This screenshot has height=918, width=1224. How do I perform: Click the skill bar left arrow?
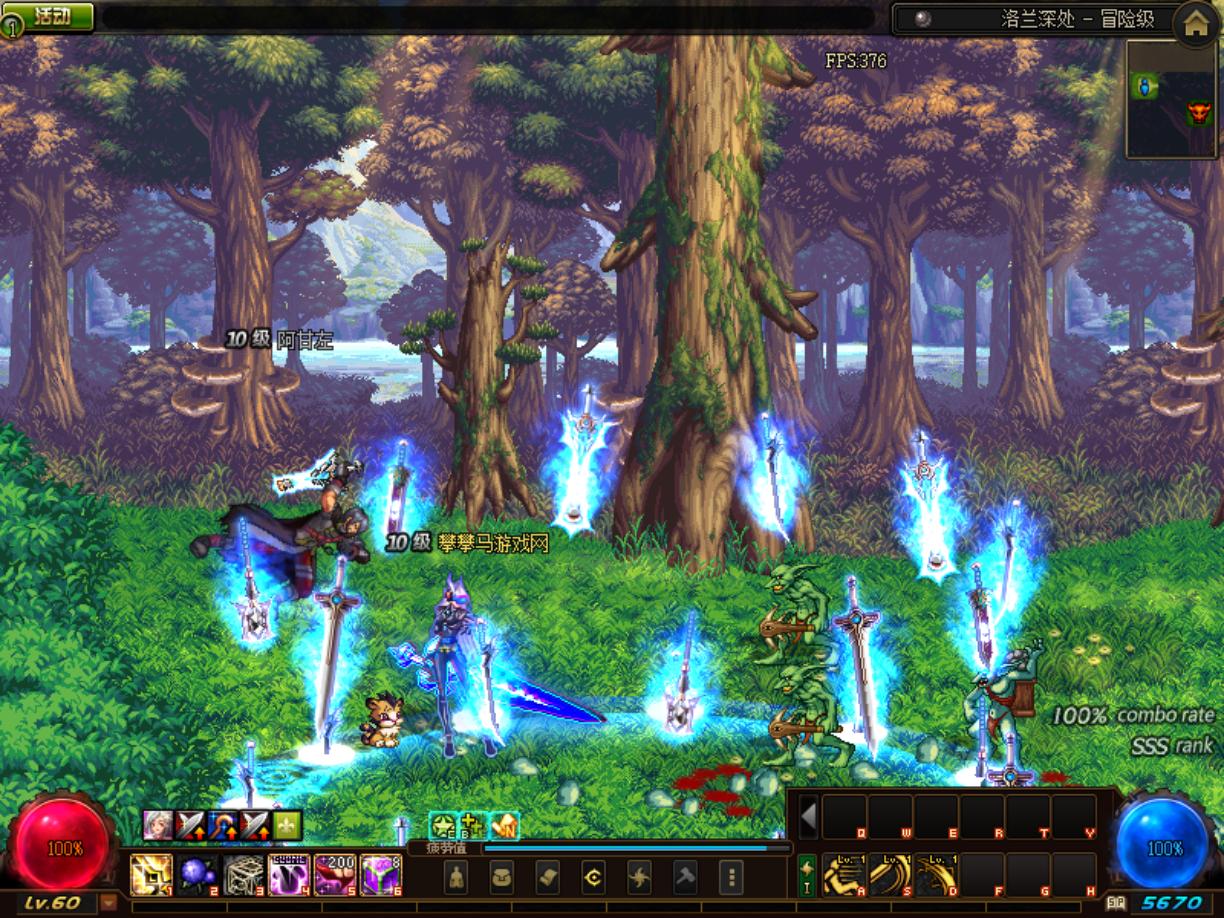tap(808, 817)
